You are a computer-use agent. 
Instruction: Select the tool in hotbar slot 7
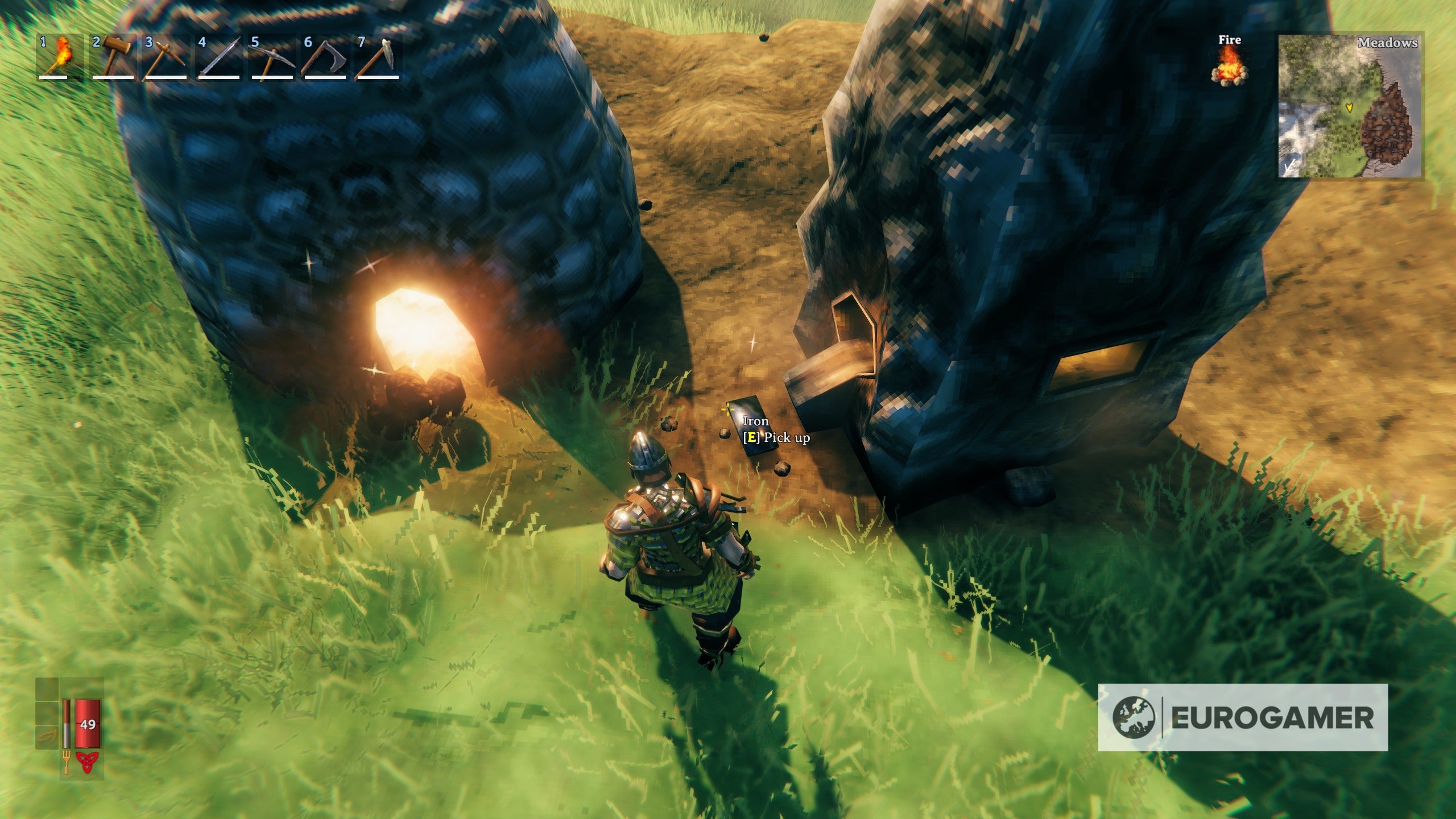pyautogui.click(x=377, y=57)
